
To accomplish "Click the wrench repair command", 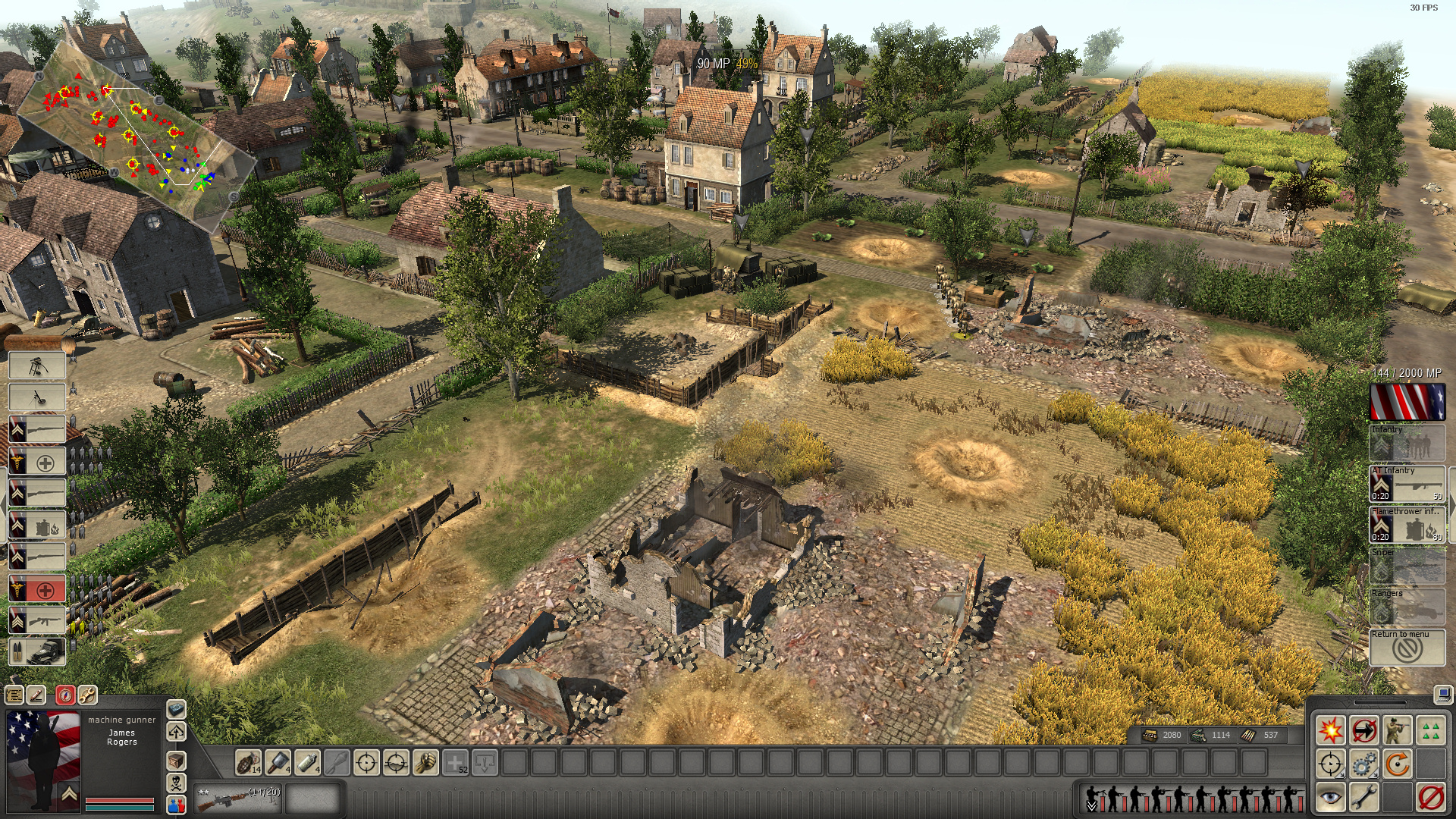I will pyautogui.click(x=1363, y=797).
